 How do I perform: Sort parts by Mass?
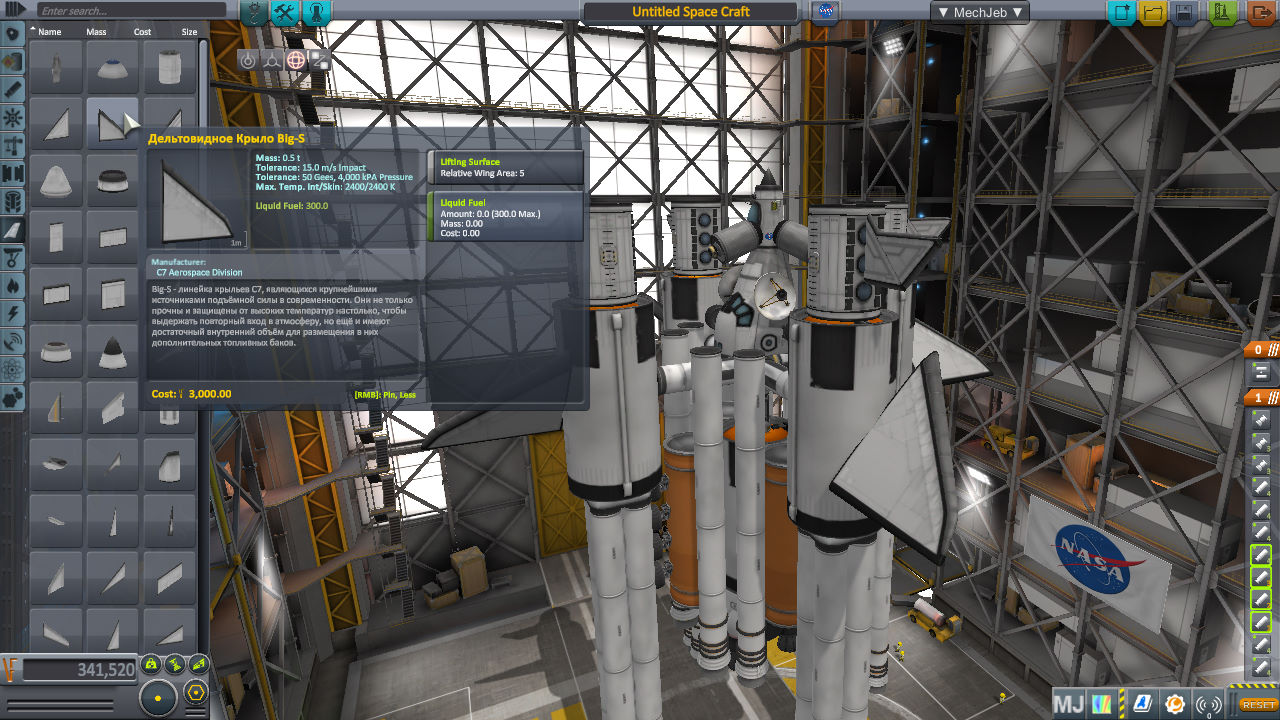(96, 32)
